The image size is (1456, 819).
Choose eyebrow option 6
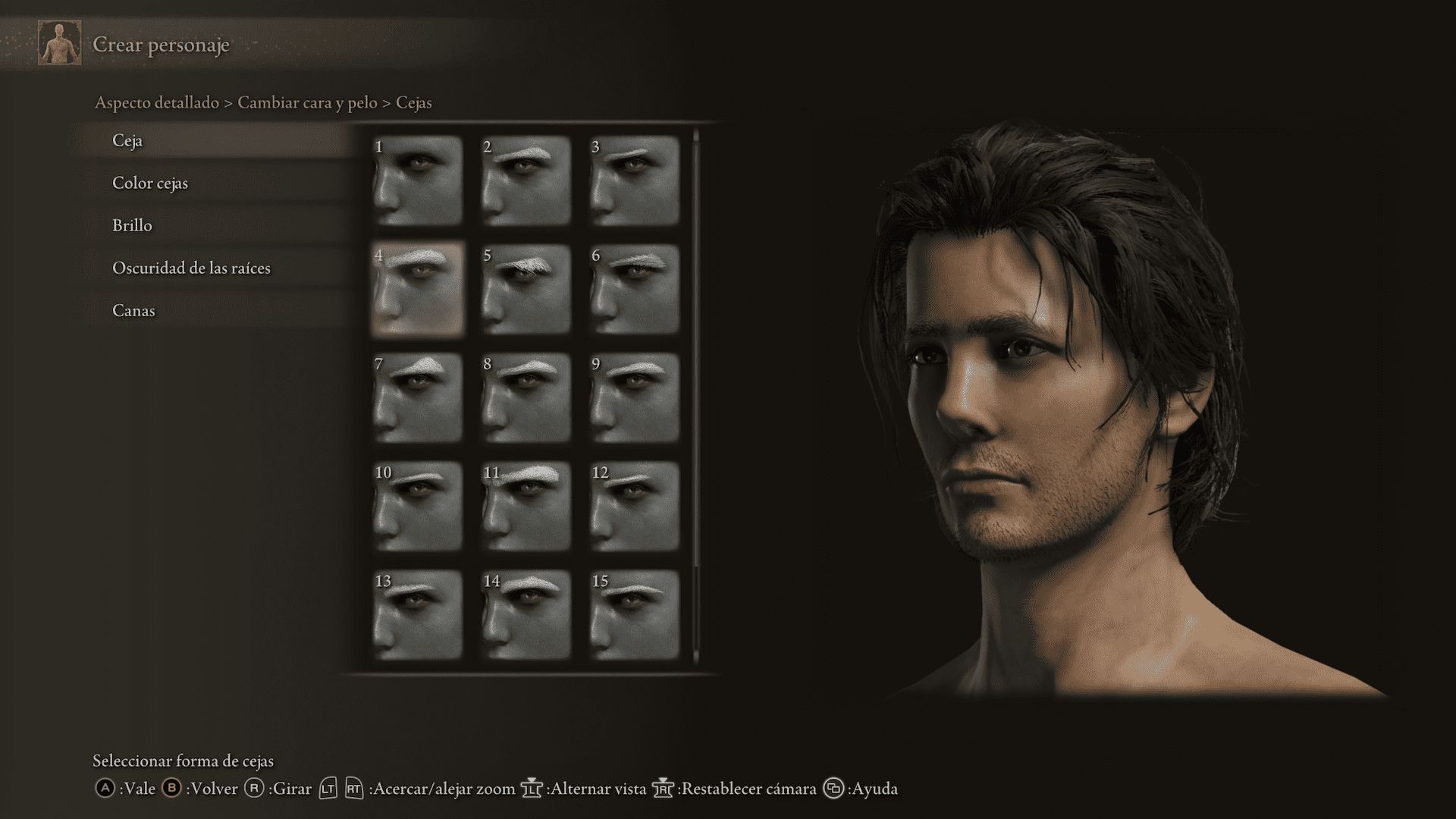[634, 289]
